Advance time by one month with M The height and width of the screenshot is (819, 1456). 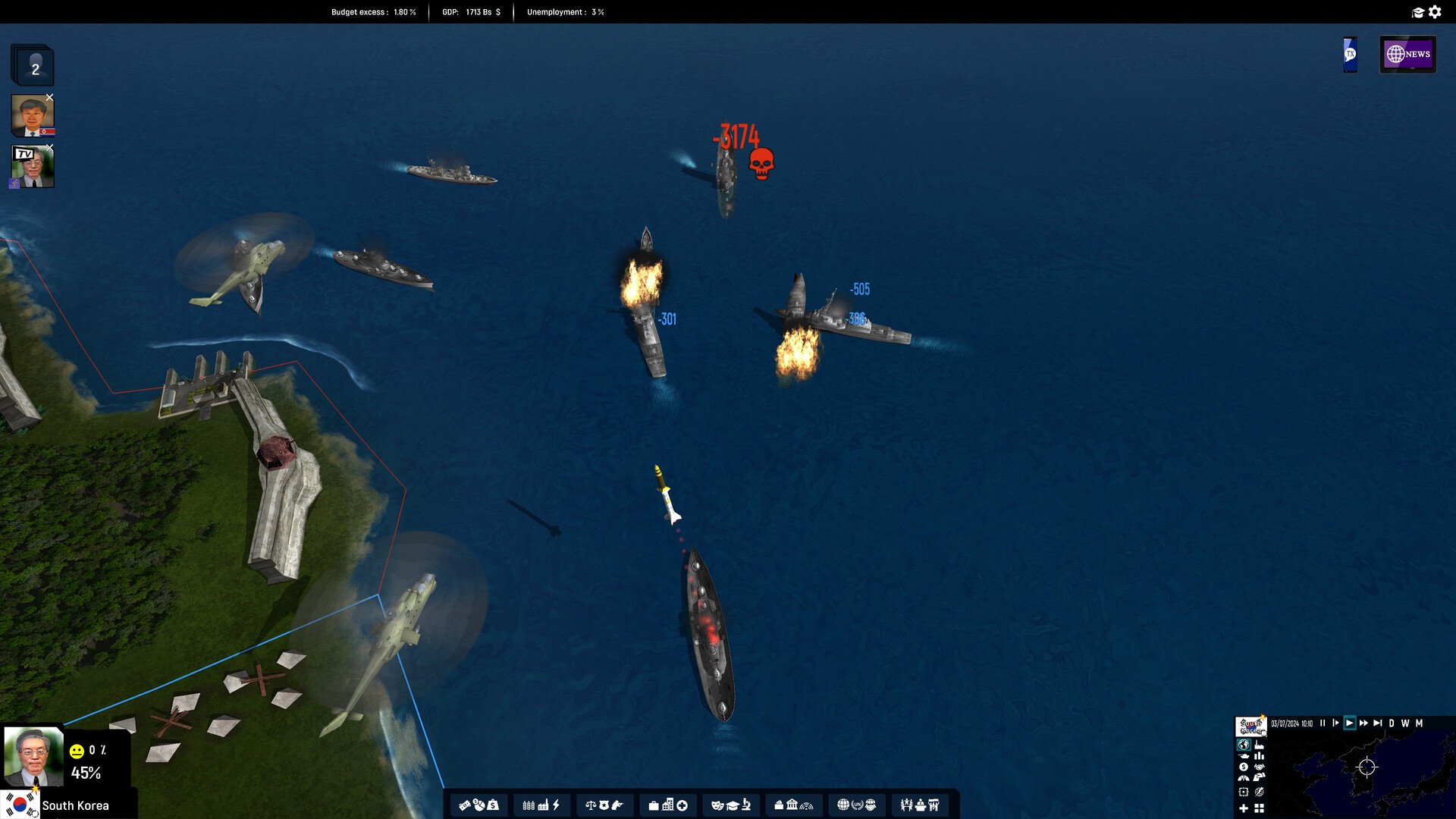1419,723
